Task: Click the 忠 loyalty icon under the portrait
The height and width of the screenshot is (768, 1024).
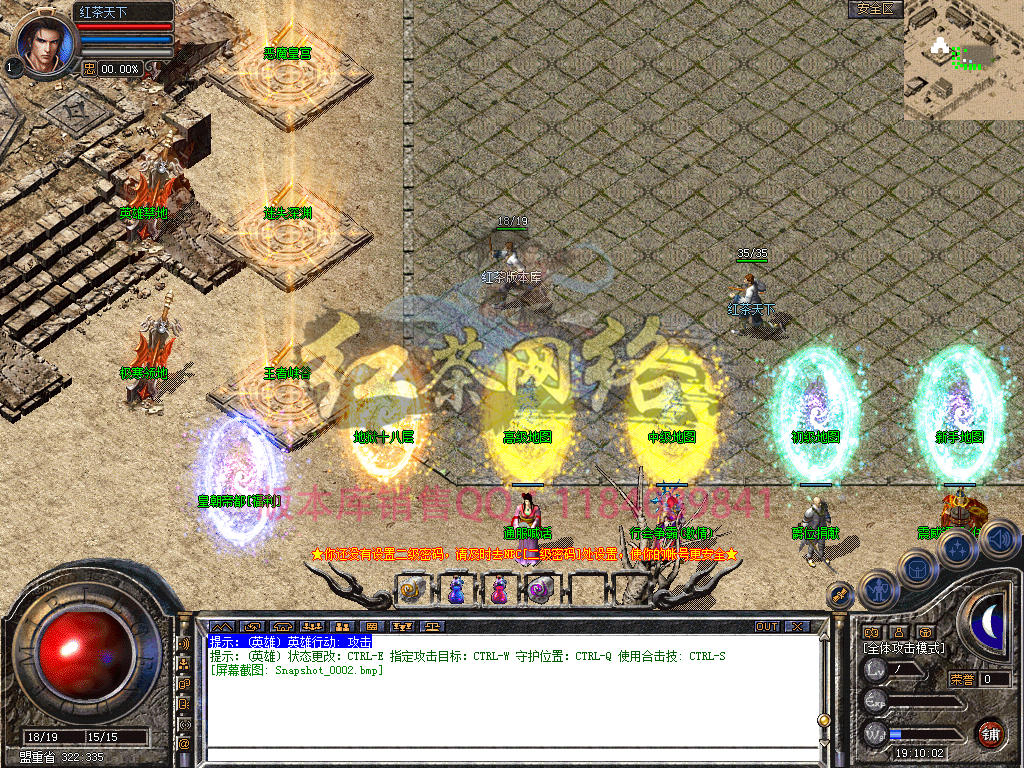Action: 89,68
